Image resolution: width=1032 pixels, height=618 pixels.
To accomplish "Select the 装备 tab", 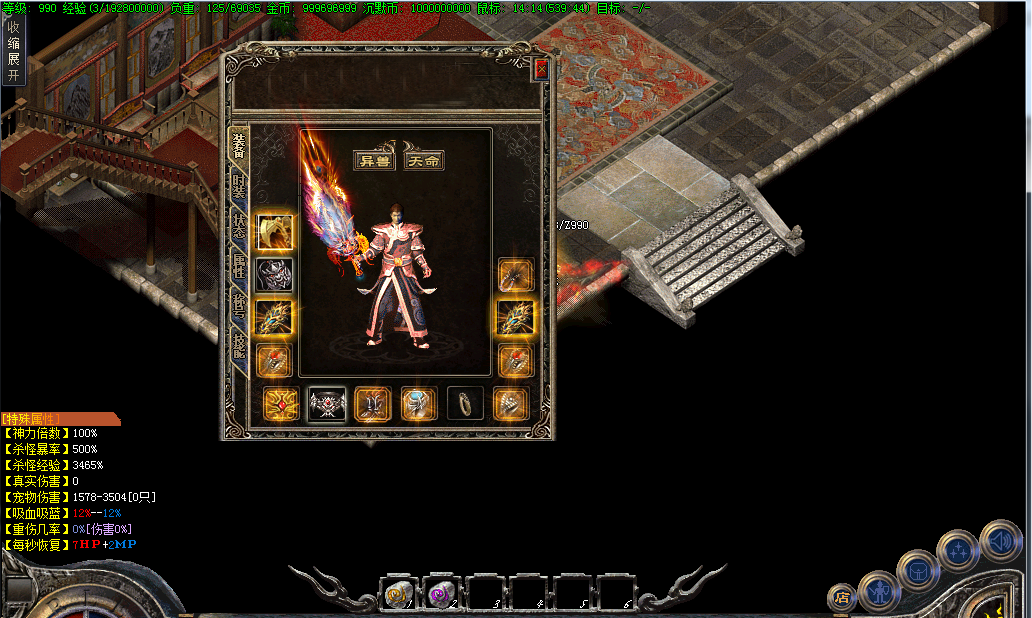I will (x=239, y=145).
